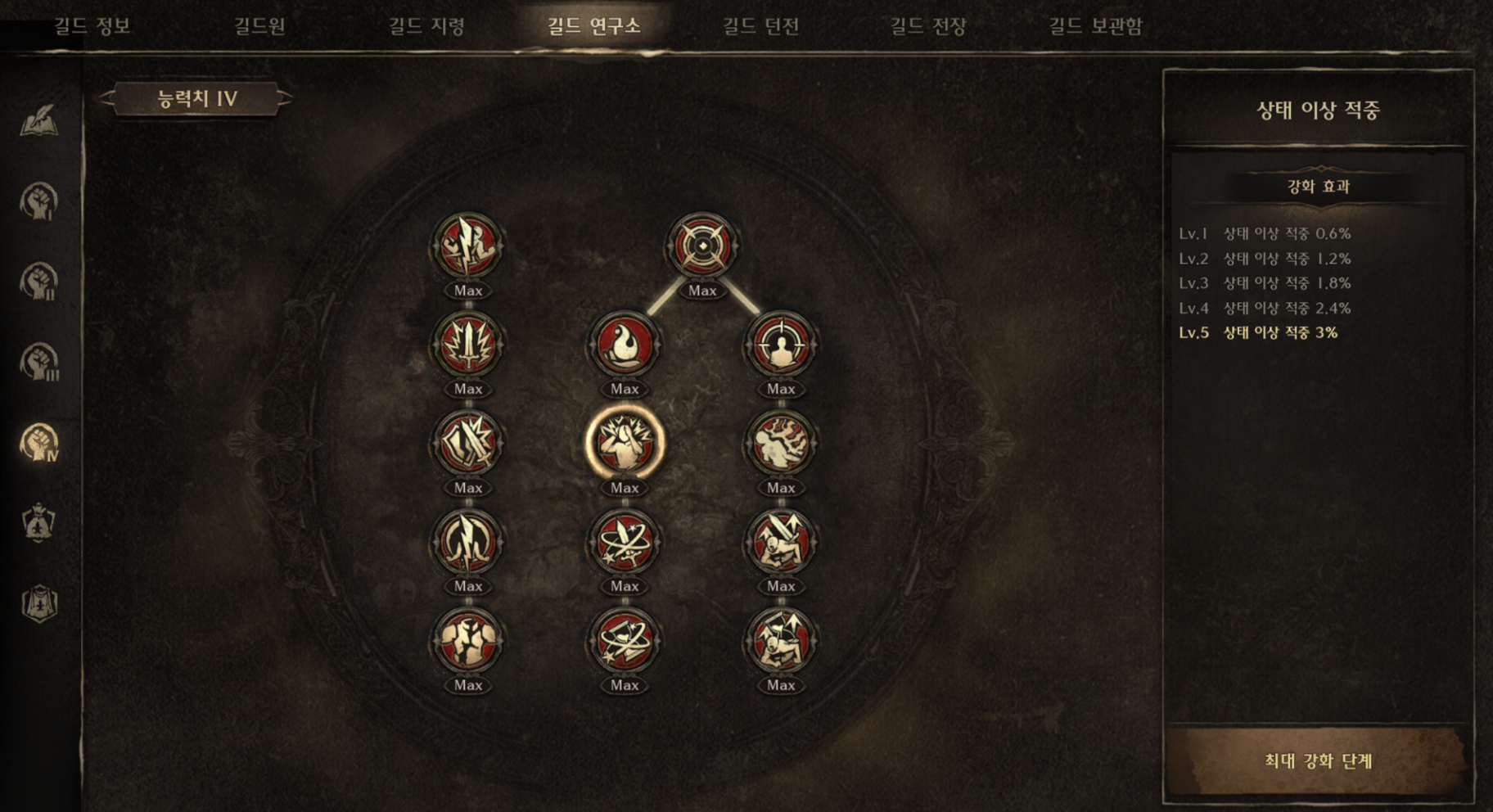Switch to the 길드 정보 tab
The image size is (1493, 812).
[x=92, y=26]
